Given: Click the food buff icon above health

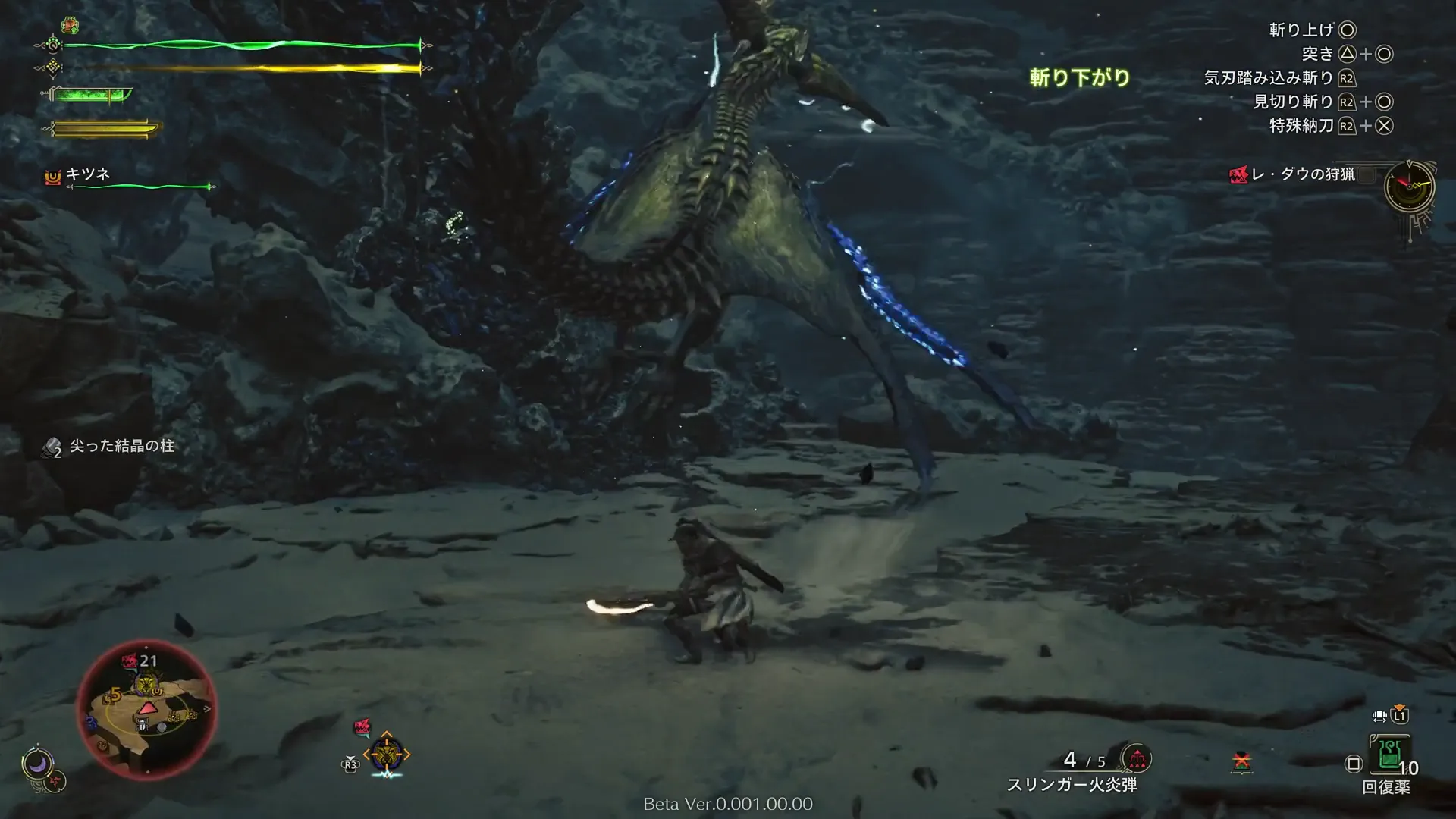Looking at the screenshot, I should coord(70,25).
